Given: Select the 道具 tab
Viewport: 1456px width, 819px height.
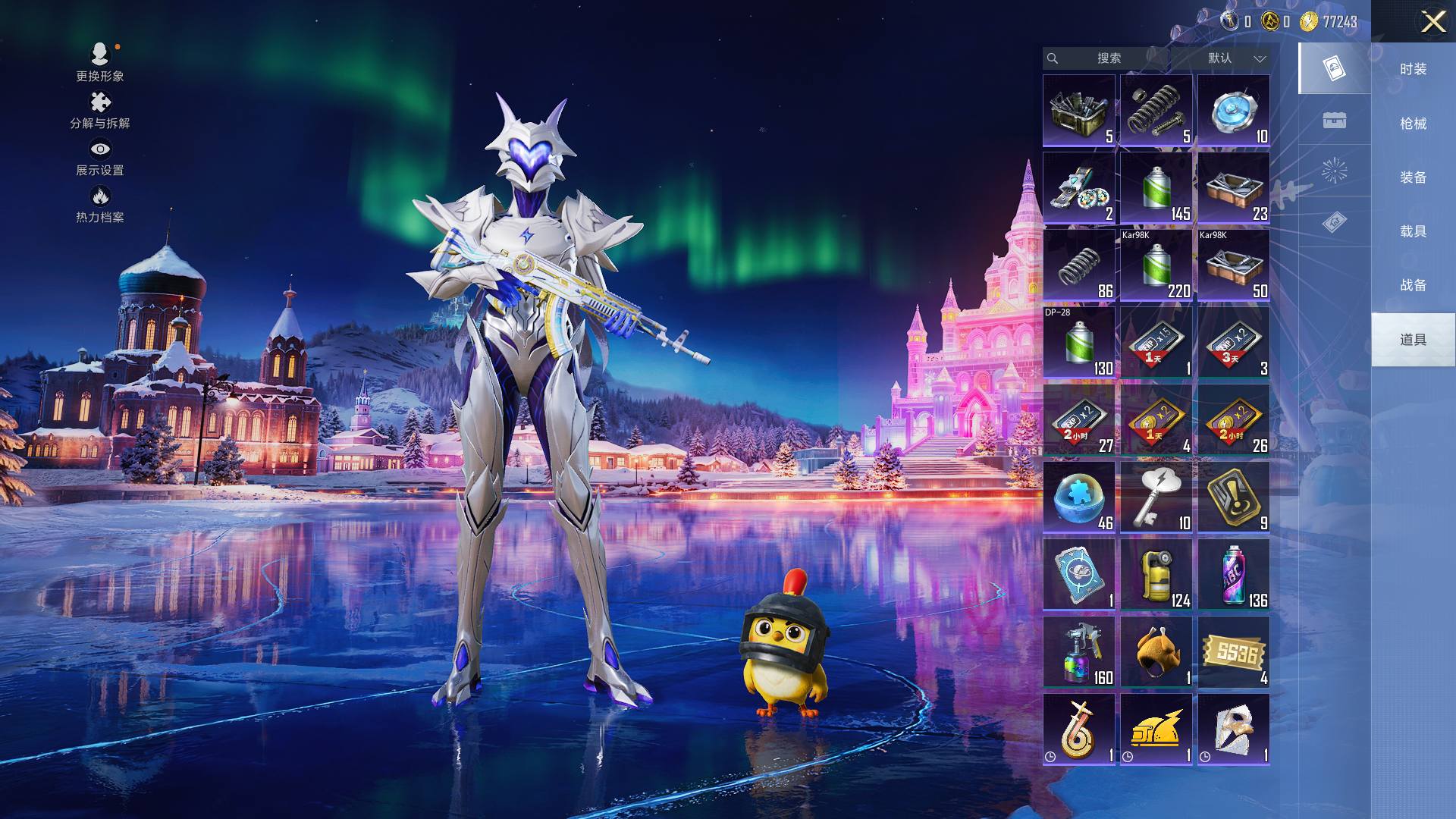Looking at the screenshot, I should click(1412, 340).
